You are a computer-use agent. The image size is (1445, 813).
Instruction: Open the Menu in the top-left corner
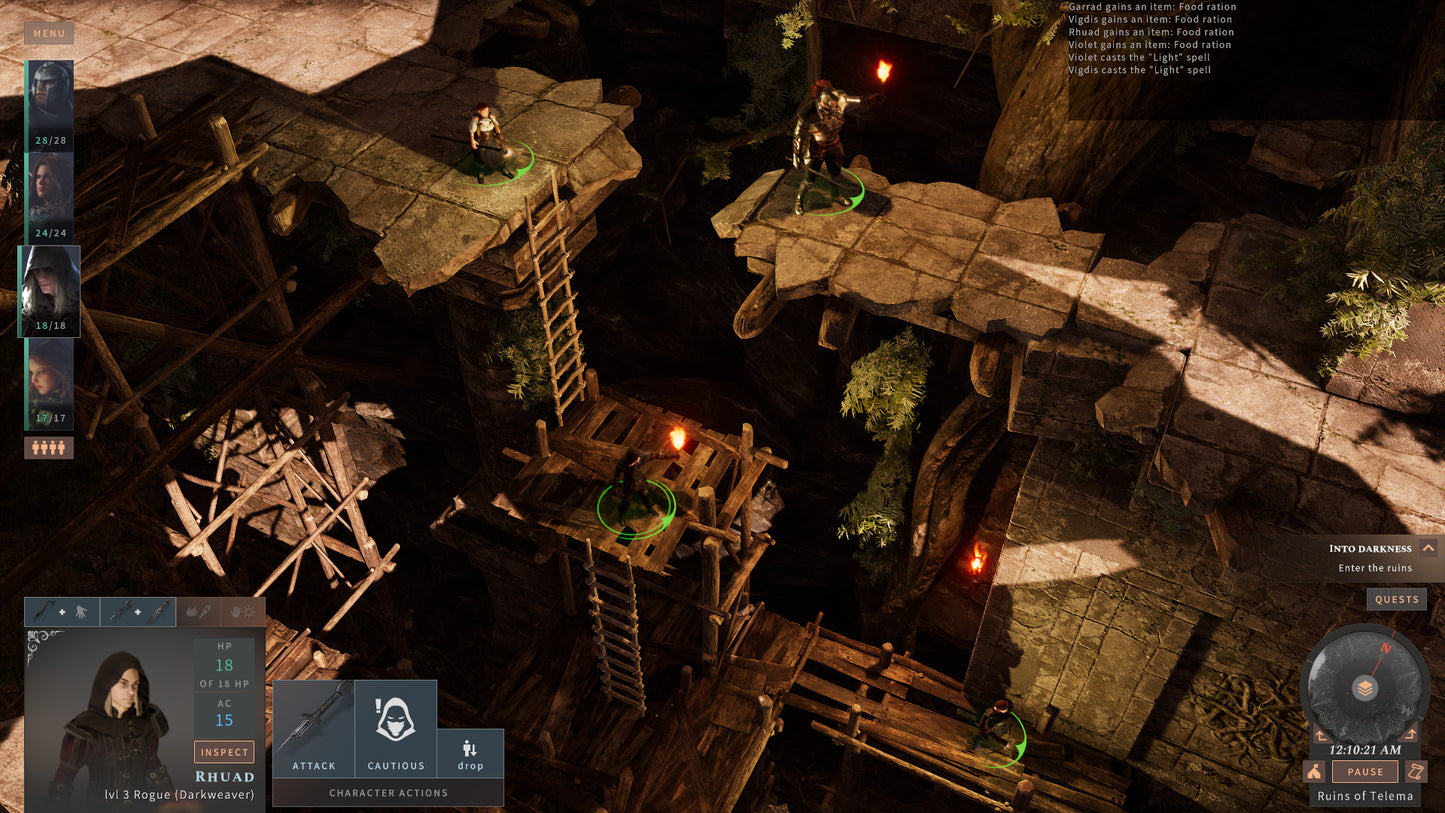click(48, 32)
